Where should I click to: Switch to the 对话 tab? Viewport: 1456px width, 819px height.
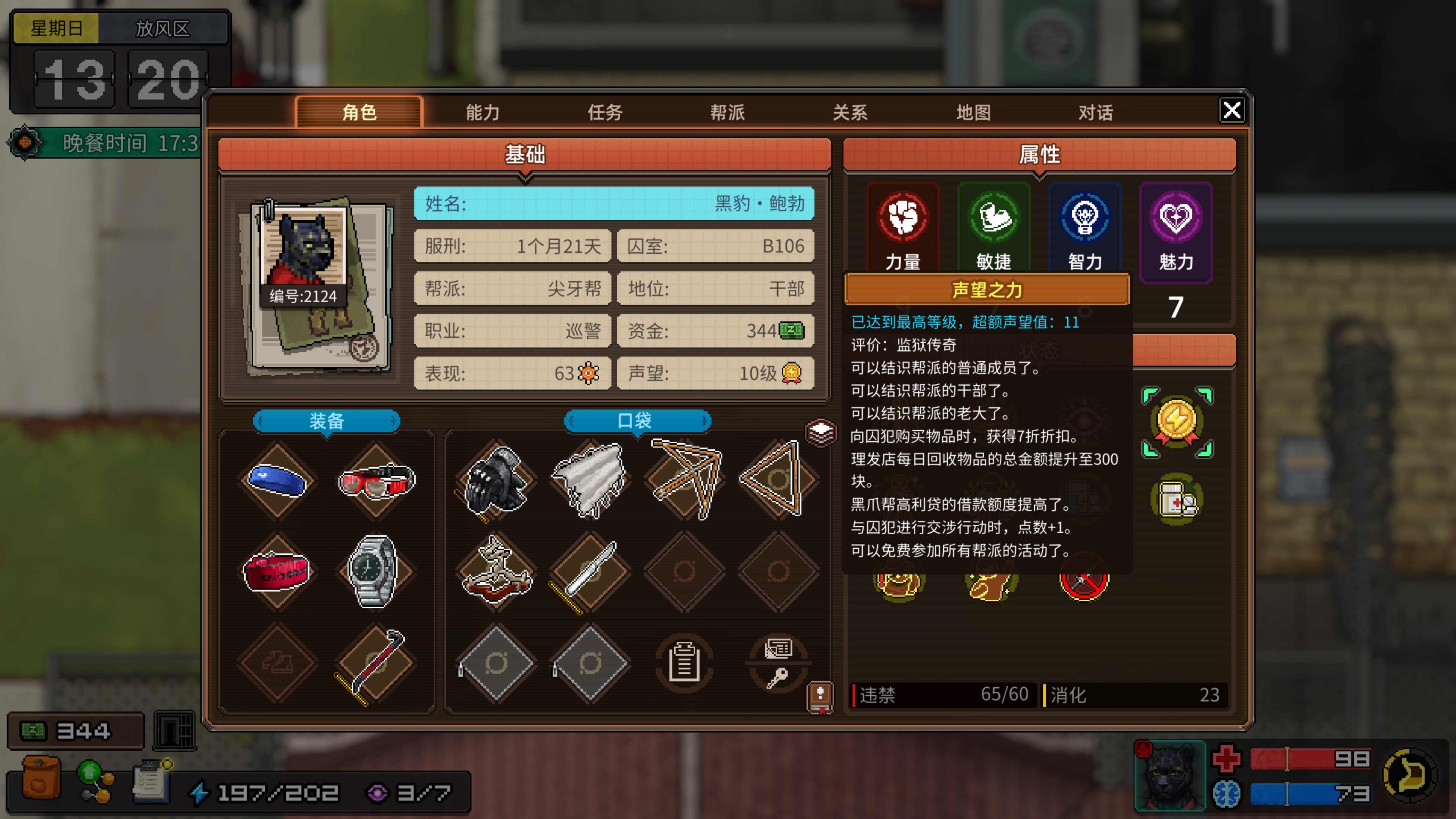point(1096,112)
